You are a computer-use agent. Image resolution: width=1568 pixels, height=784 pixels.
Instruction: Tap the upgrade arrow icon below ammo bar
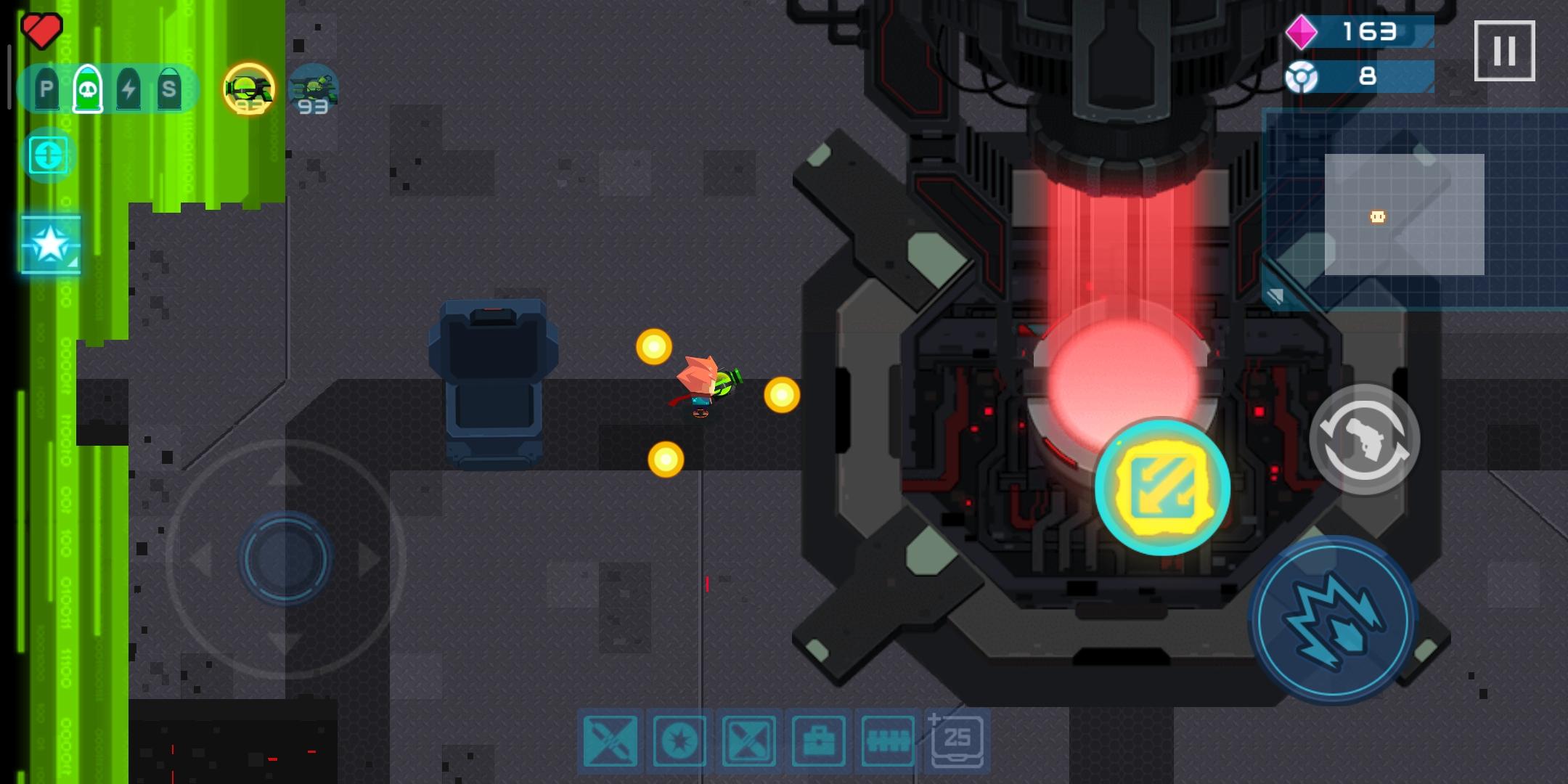coord(48,154)
